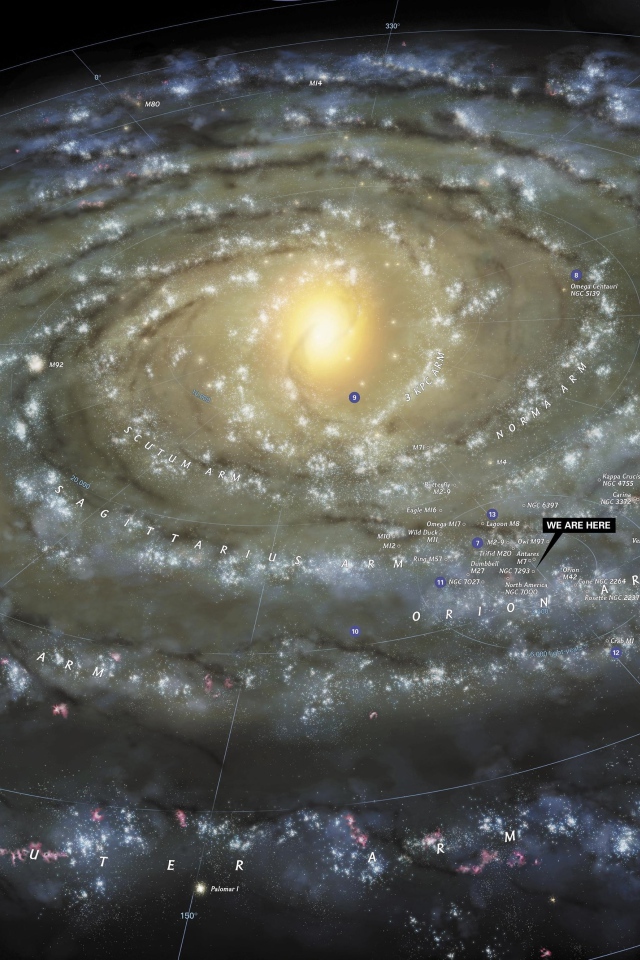This screenshot has height=960, width=640.
Task: Select map marker number 8 near Omega Centauri
Action: (x=576, y=275)
